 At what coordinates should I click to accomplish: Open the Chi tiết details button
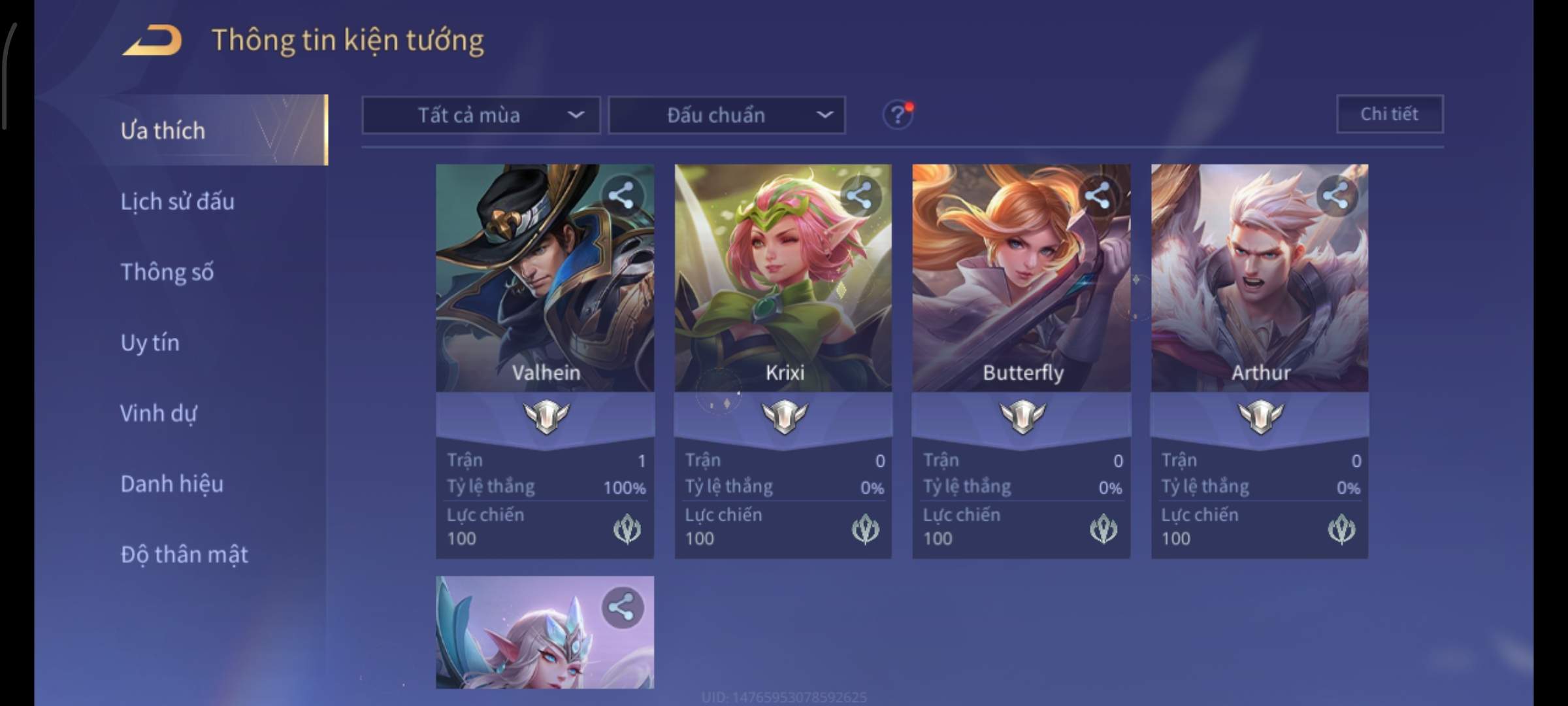[1390, 114]
